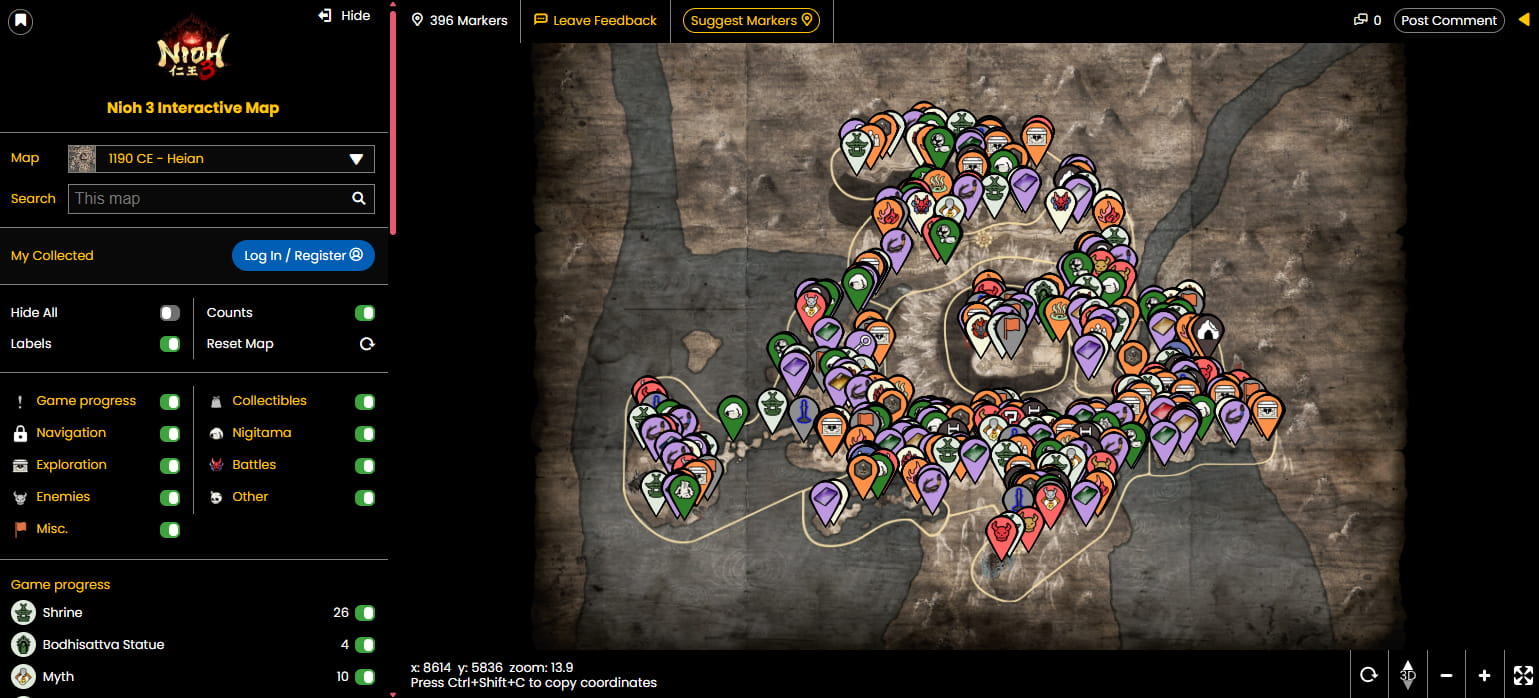Open Leave Feedback link

click(x=596, y=20)
